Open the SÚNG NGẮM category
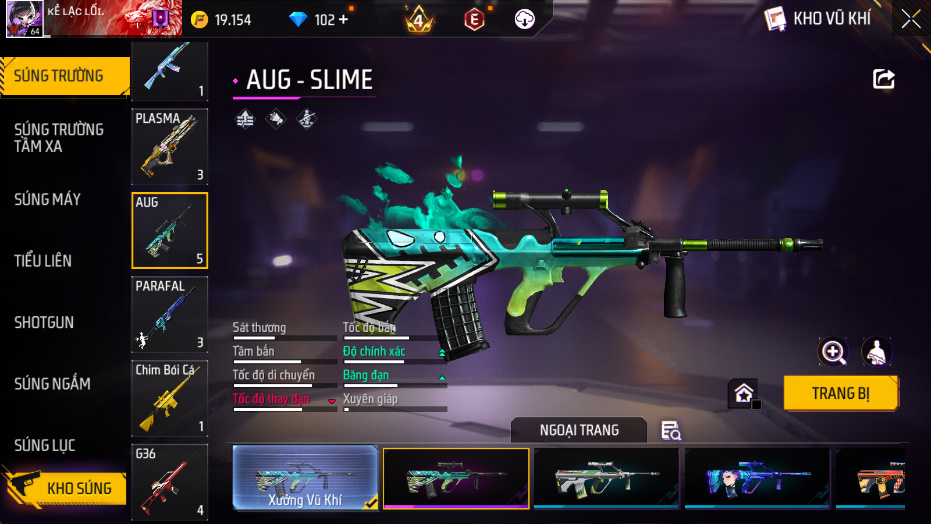 (52, 384)
